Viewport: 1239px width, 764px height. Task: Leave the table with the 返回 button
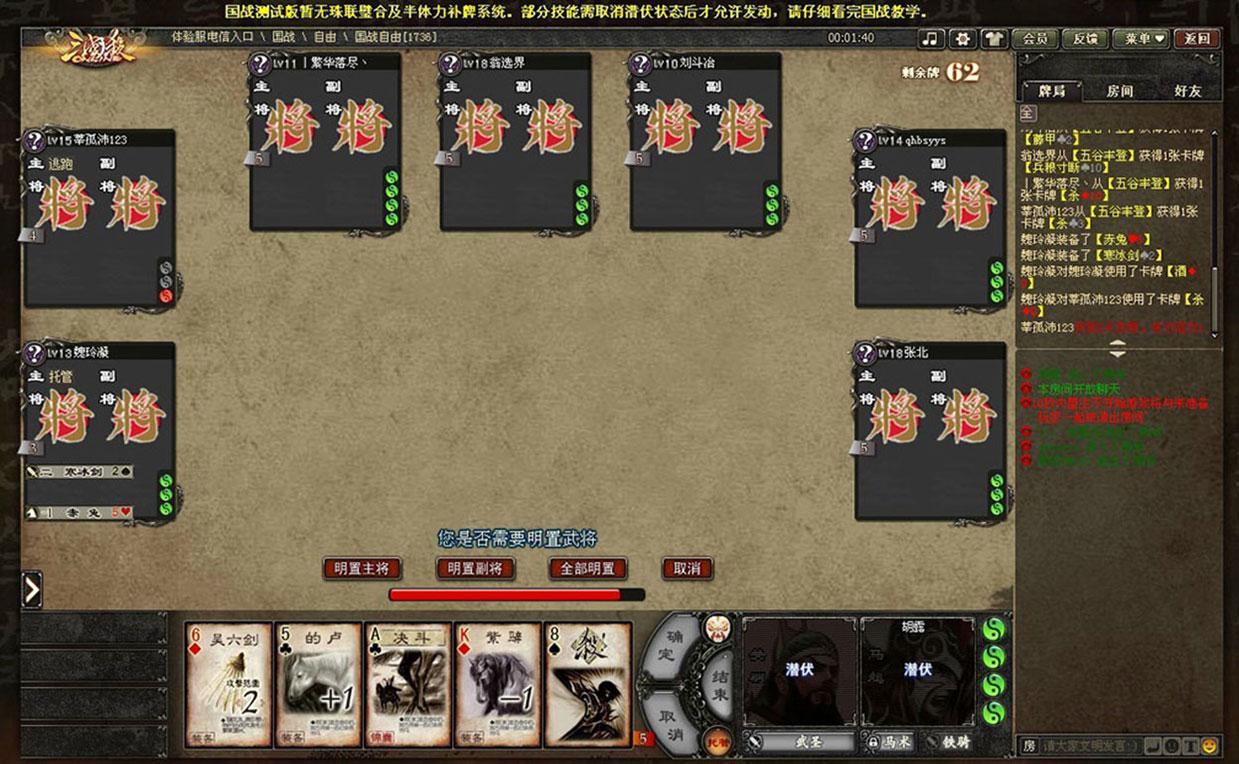1196,39
